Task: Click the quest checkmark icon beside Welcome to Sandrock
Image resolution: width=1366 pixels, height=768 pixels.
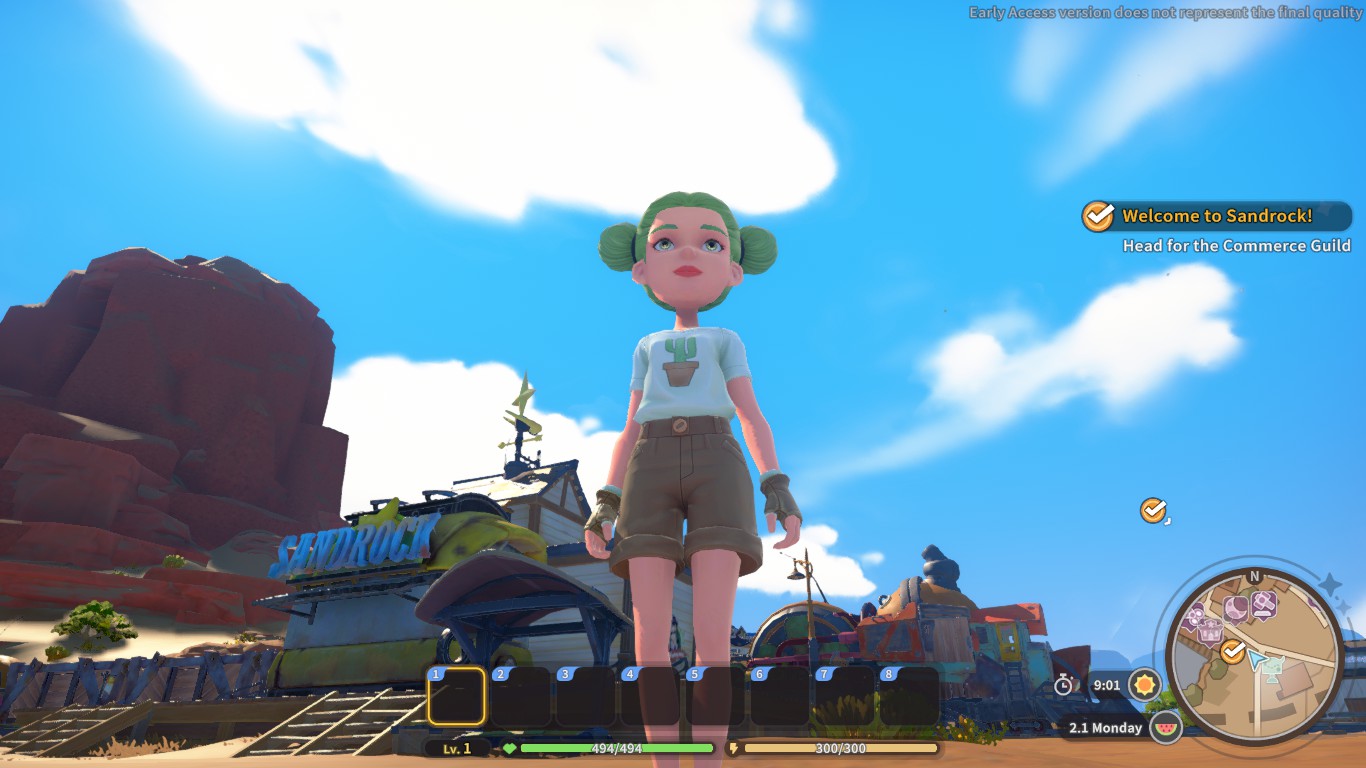Action: coord(1099,215)
